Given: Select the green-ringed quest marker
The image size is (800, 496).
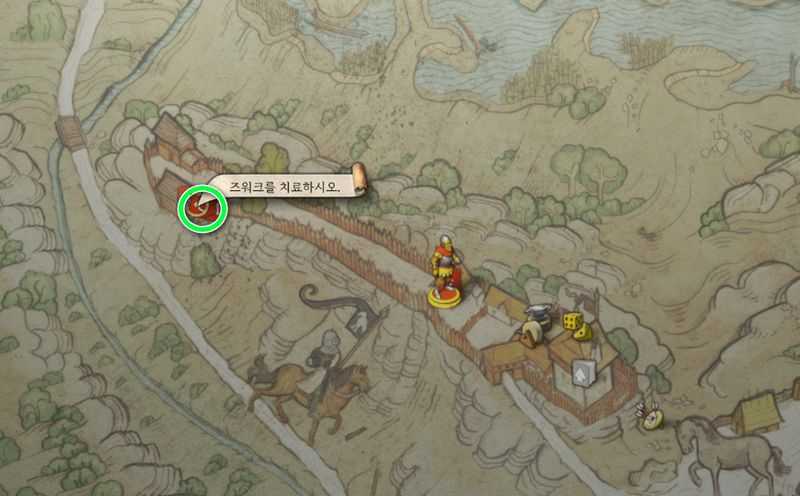Looking at the screenshot, I should (x=202, y=209).
